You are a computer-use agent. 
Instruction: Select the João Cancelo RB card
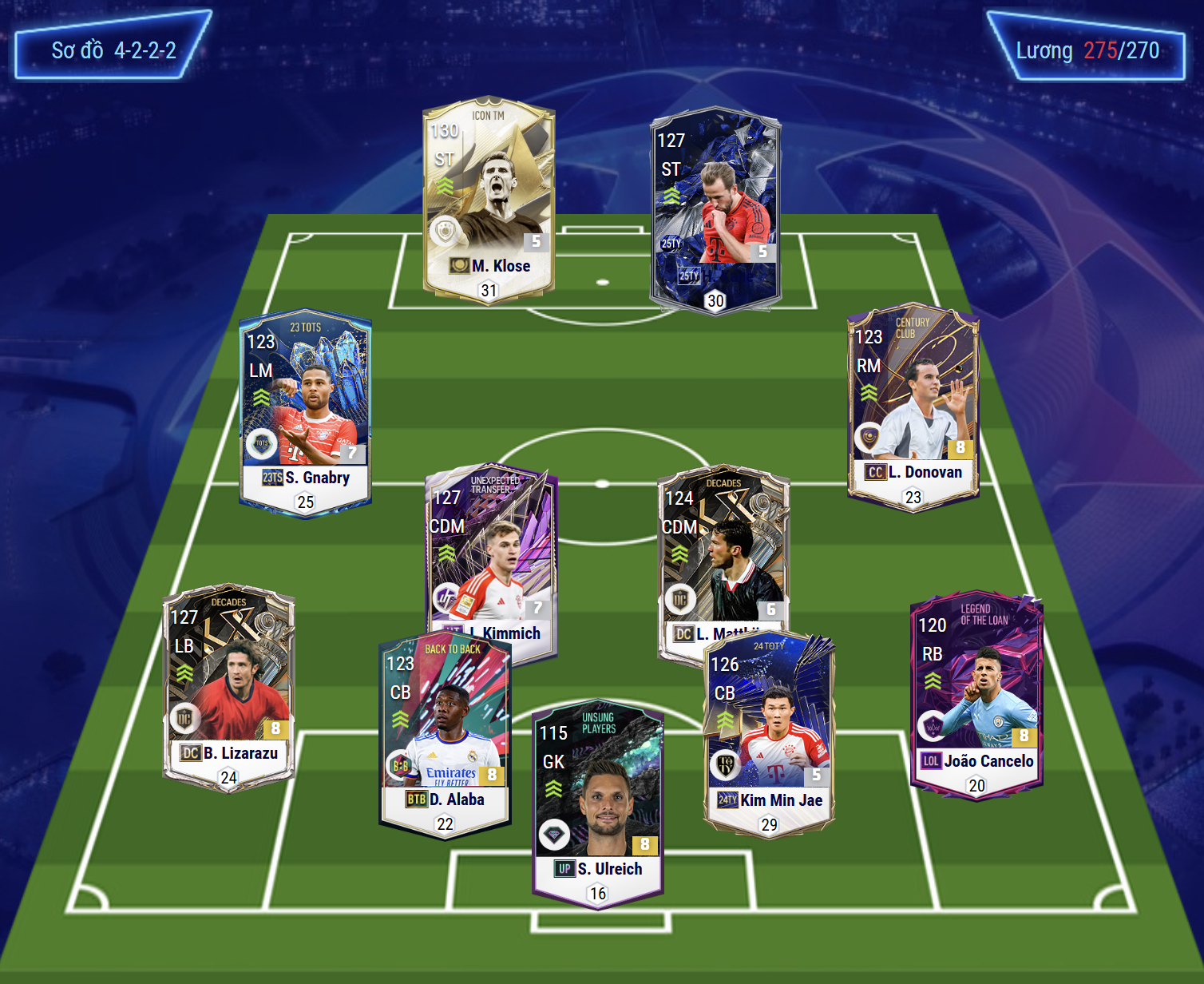[x=976, y=695]
